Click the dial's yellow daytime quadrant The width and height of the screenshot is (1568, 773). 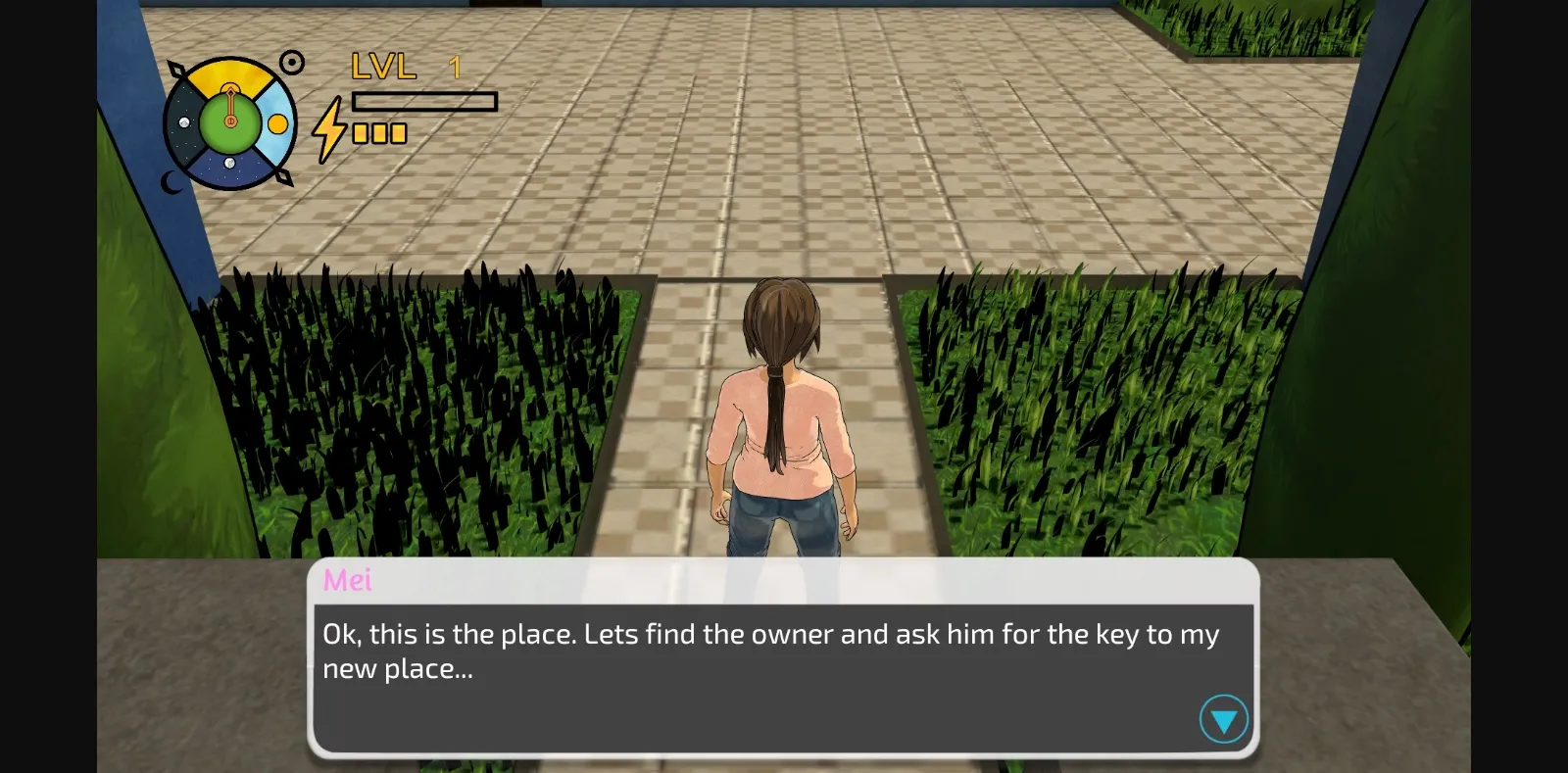pyautogui.click(x=228, y=75)
